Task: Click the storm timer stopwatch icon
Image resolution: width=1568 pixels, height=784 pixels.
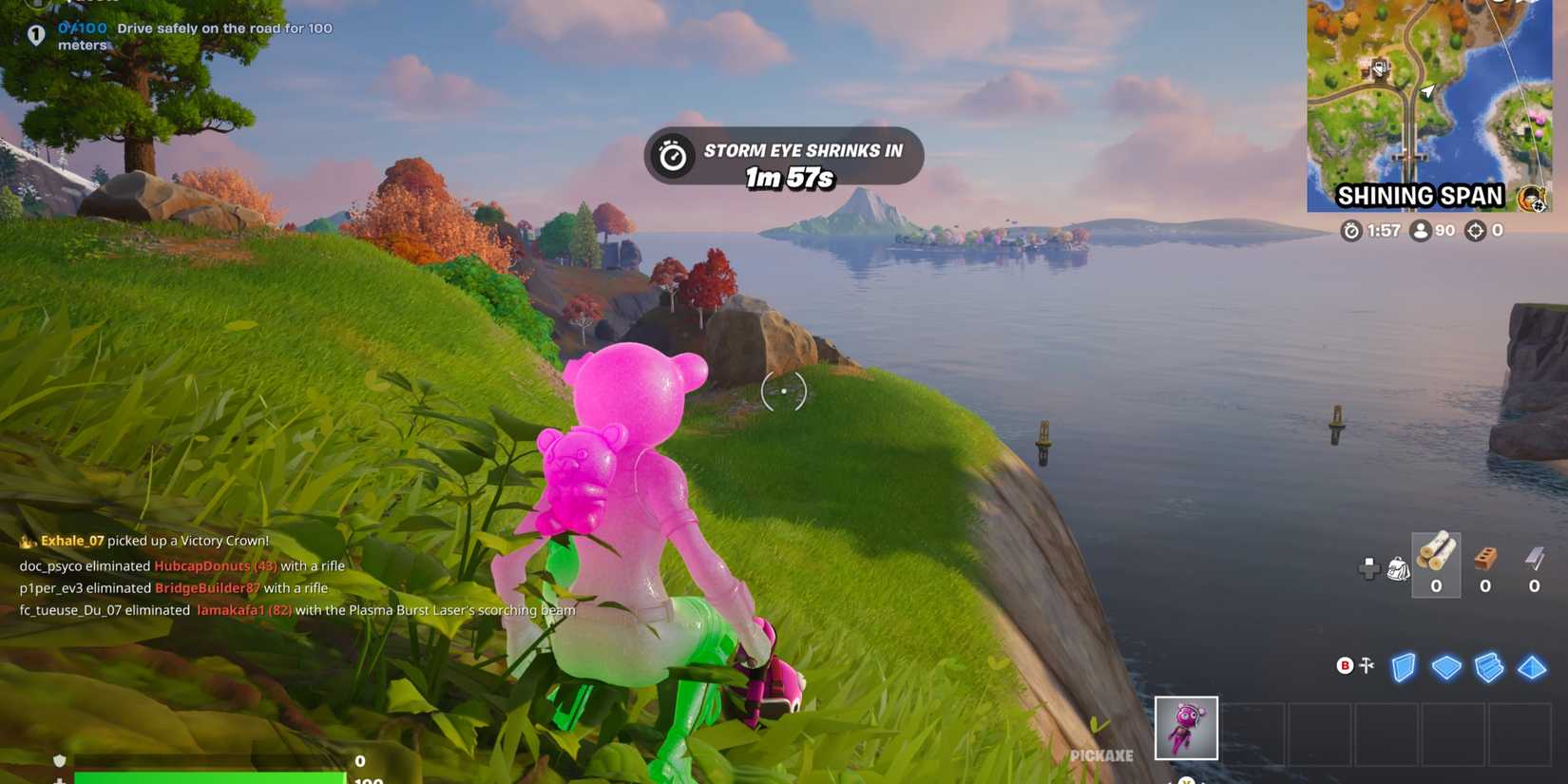Action: [1349, 230]
